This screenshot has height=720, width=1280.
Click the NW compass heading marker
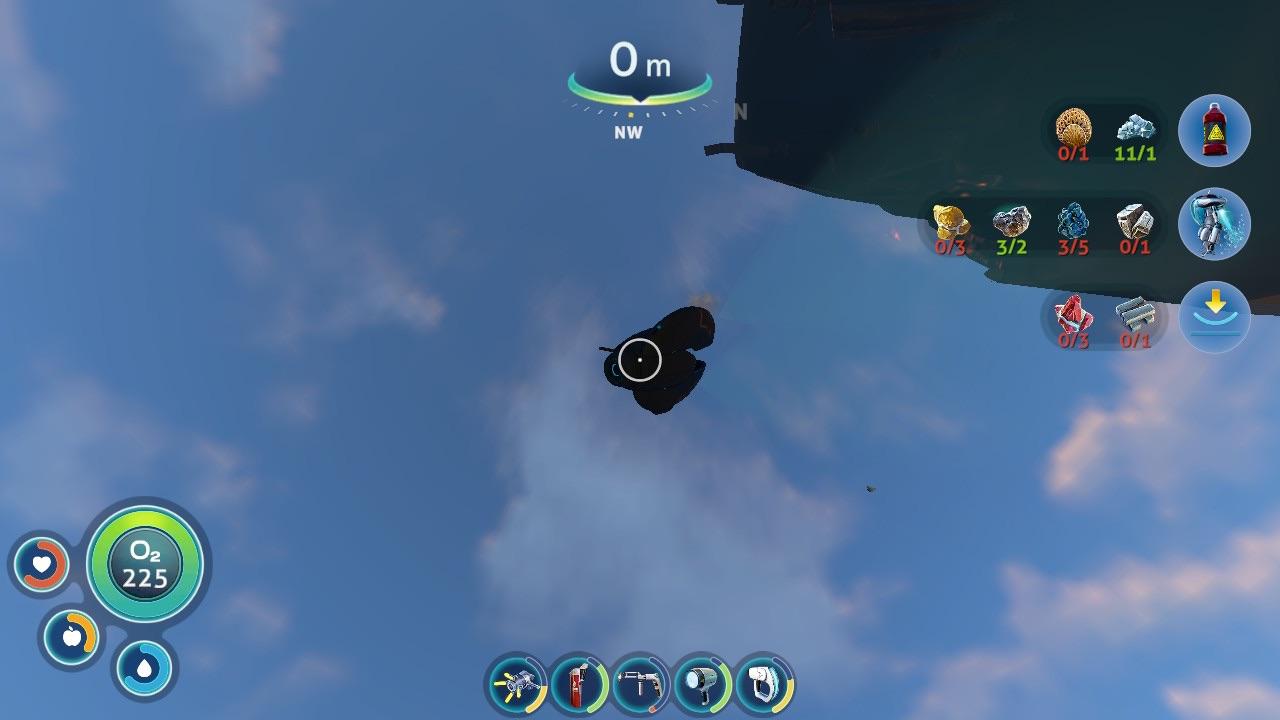627,129
